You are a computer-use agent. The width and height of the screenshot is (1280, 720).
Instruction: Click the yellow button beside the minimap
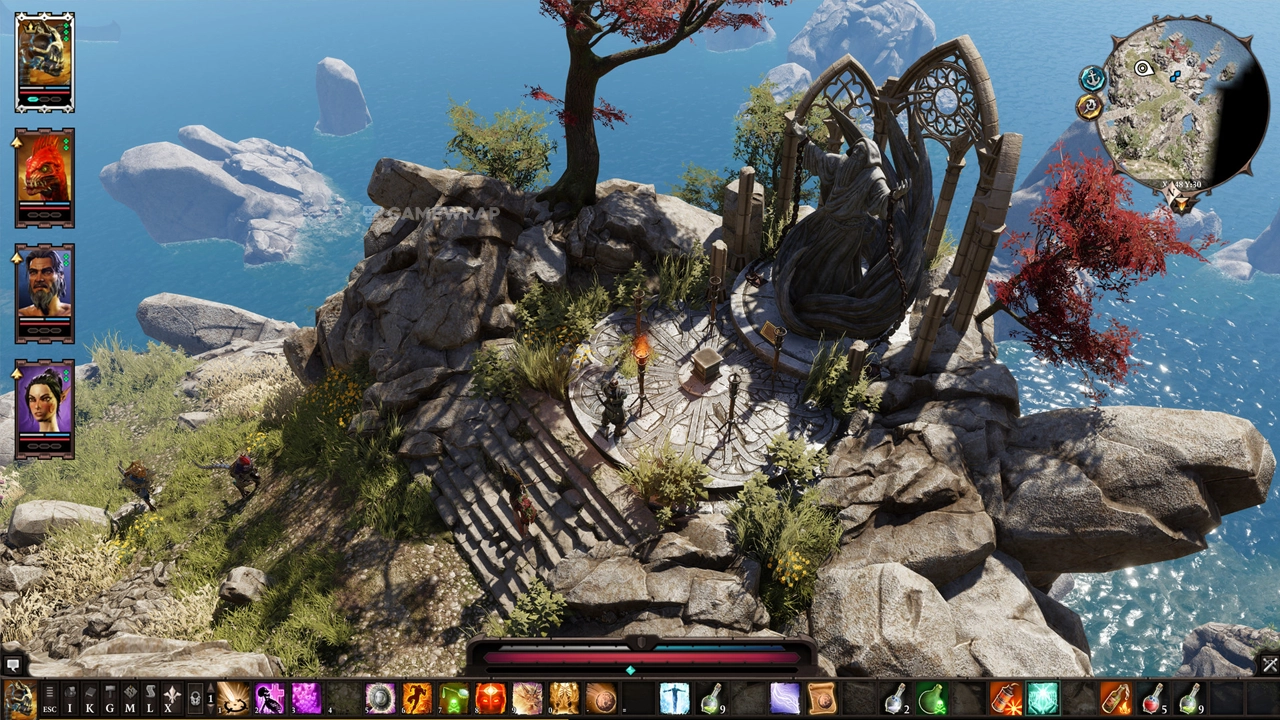[x=1089, y=106]
